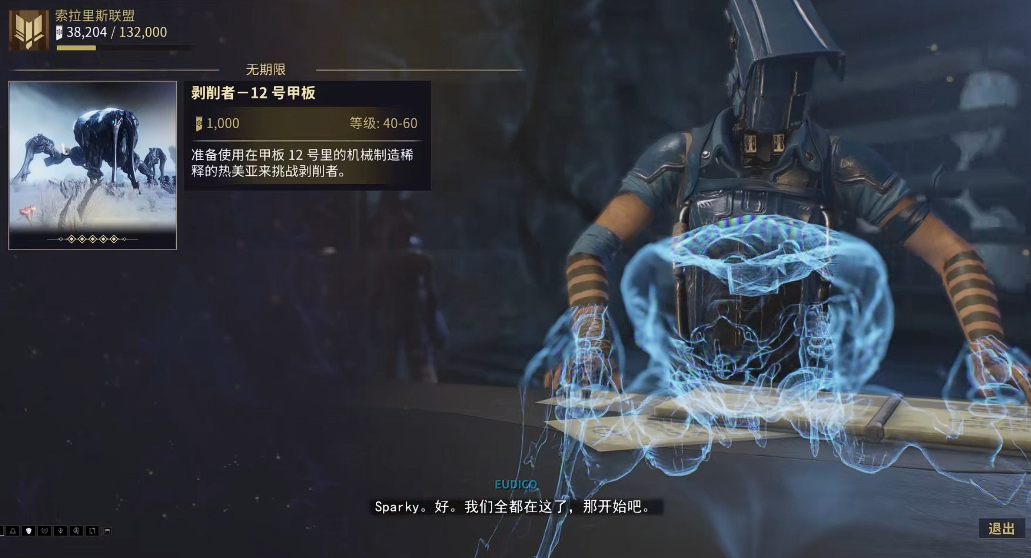Select the 剥削者－12 号甲板 bounty entry
1031x558 pixels.
[308, 134]
